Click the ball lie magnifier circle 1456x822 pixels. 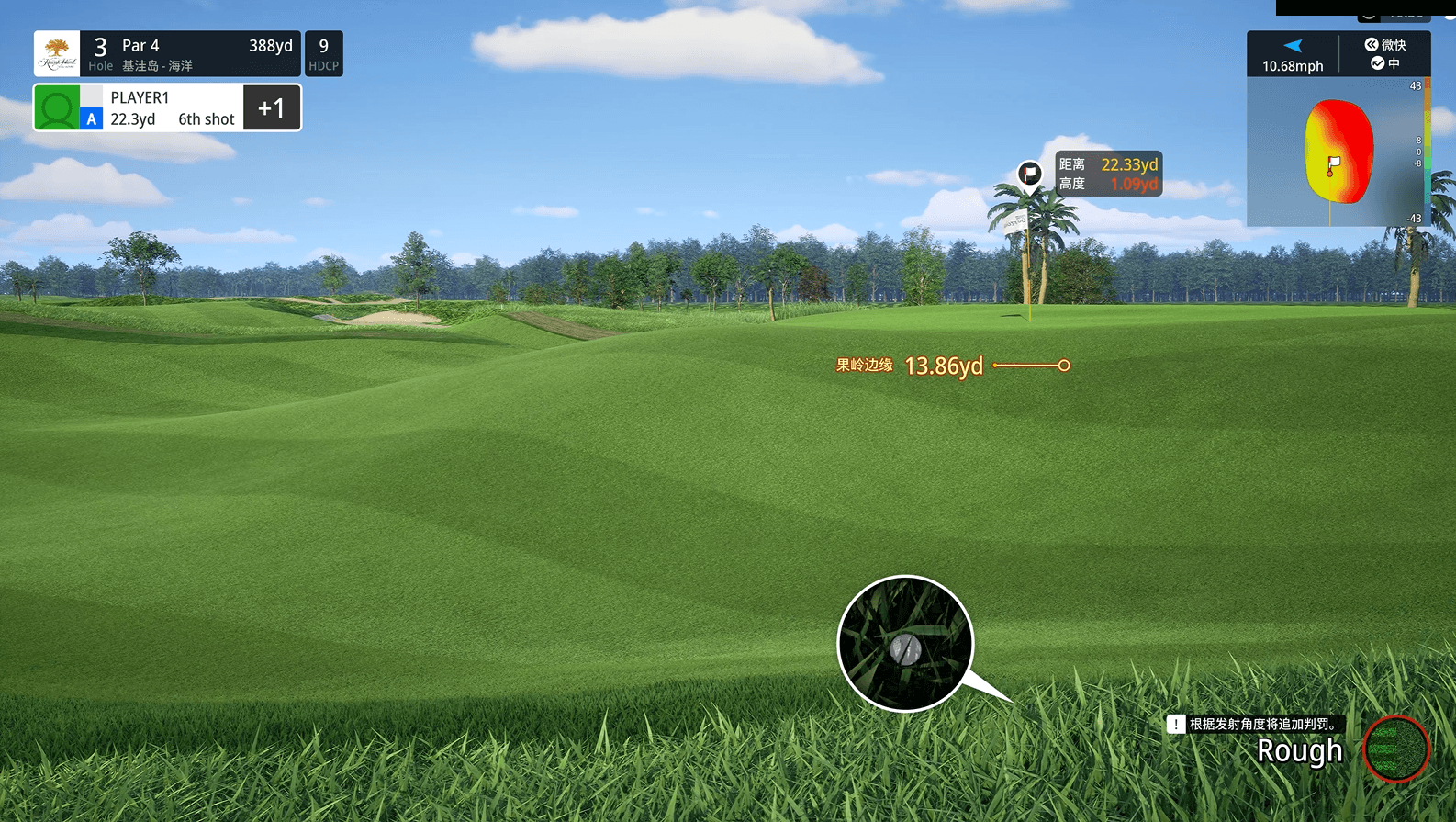coord(905,644)
